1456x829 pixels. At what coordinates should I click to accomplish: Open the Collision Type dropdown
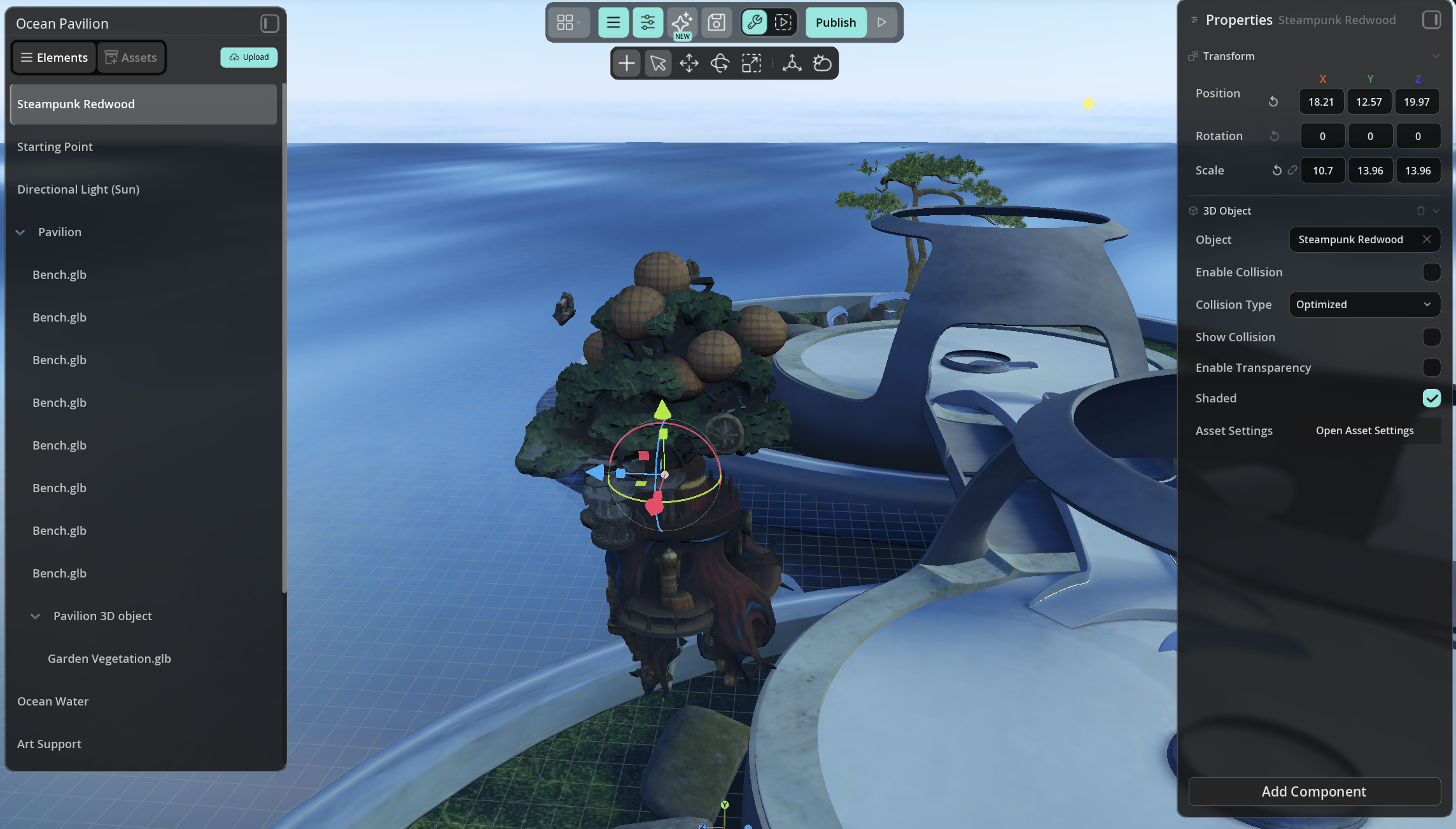1364,304
